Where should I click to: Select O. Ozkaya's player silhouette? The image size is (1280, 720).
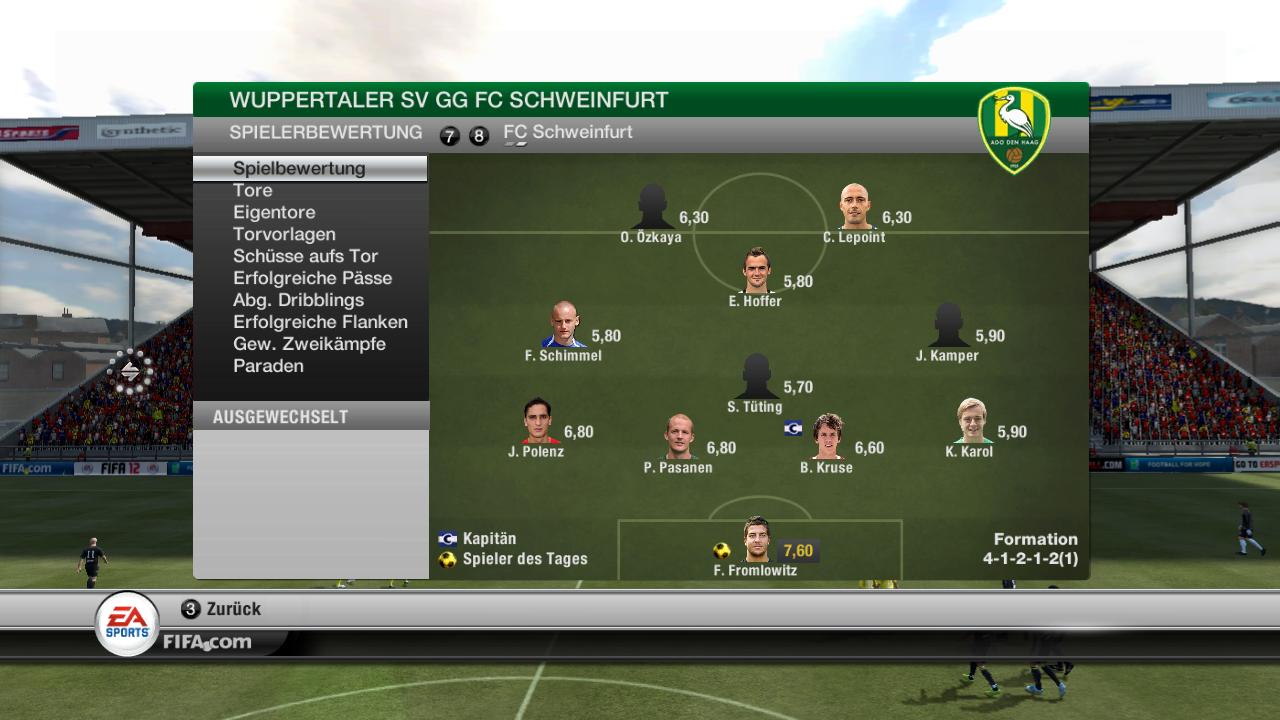652,207
